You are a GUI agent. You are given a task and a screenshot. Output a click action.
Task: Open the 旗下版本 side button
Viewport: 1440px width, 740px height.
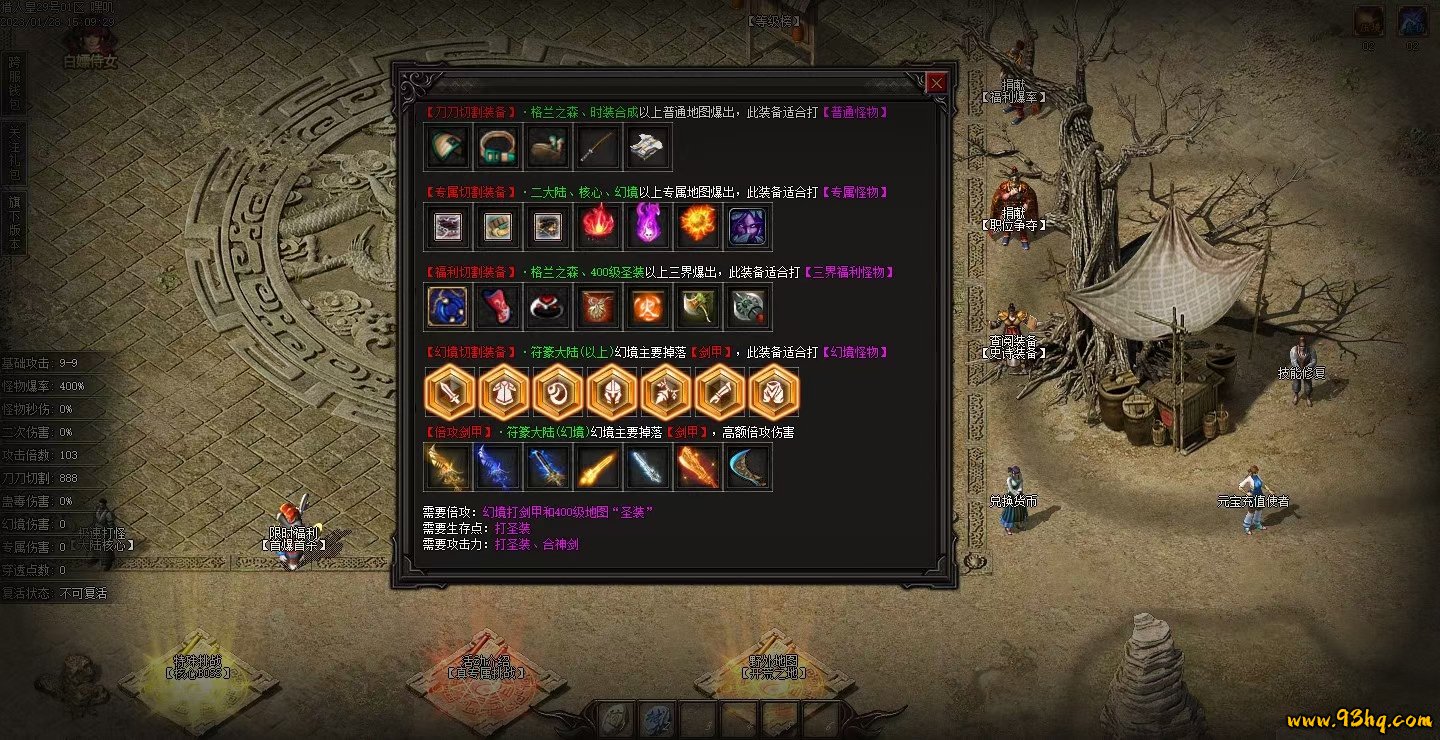[14, 222]
